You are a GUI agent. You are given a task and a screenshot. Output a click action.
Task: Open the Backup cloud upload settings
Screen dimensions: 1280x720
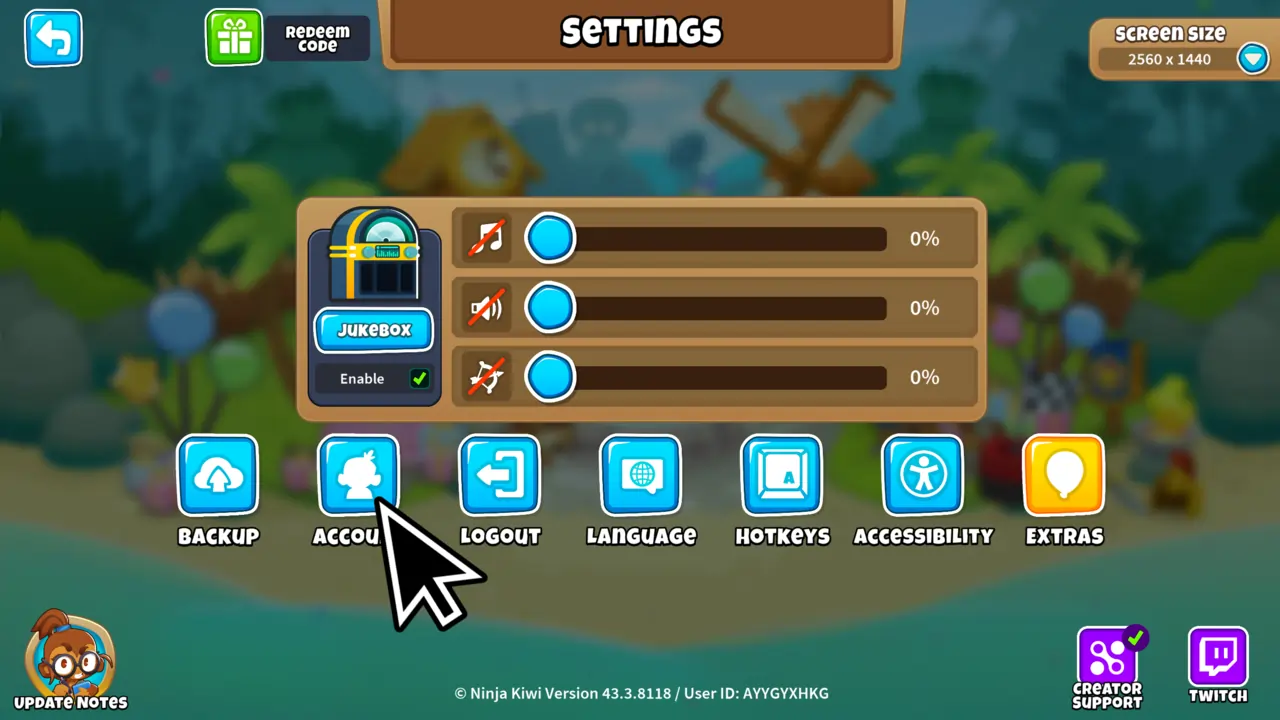tap(218, 475)
